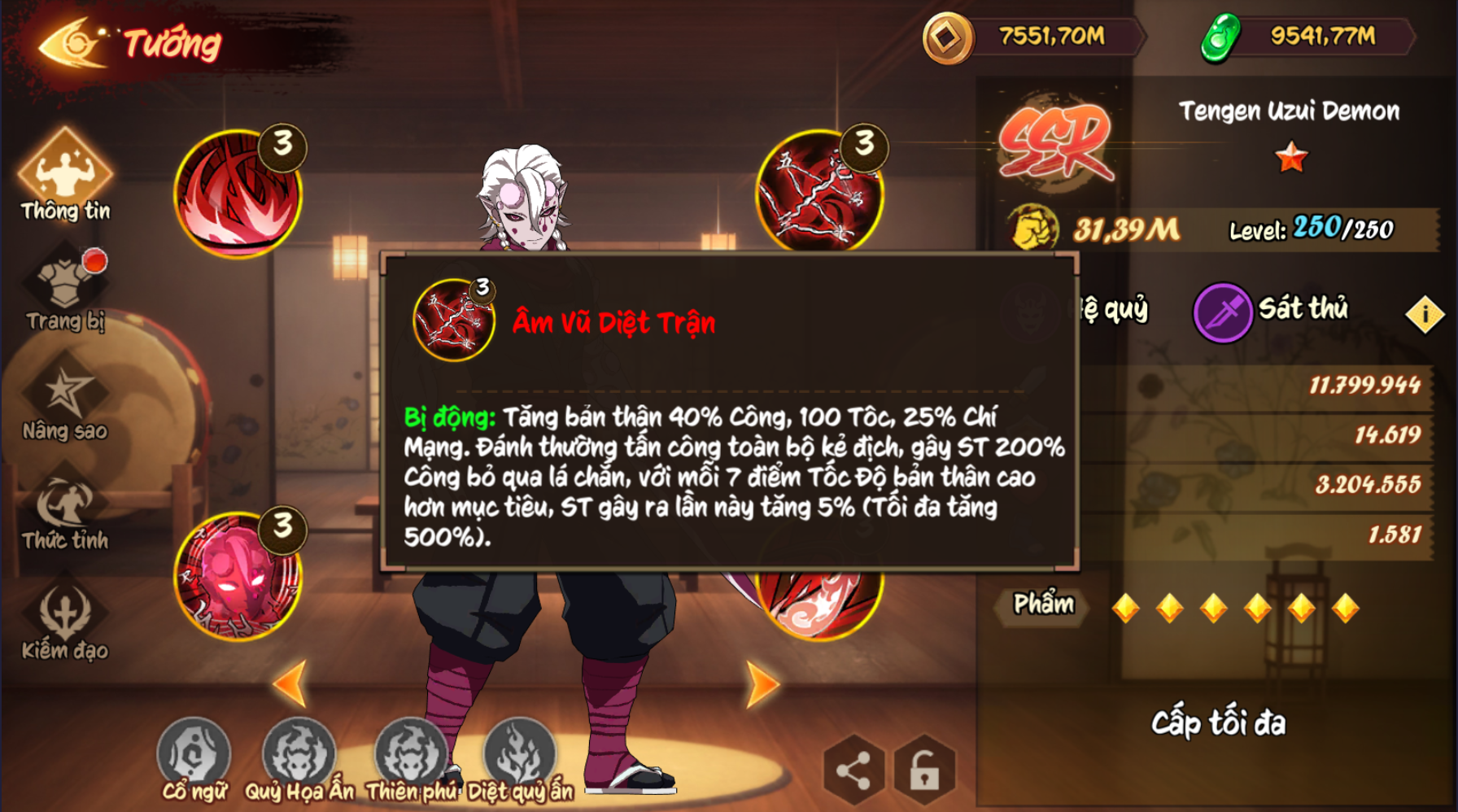Show the previous hero with left arrow
Viewport: 1458px width, 812px height.
point(290,683)
